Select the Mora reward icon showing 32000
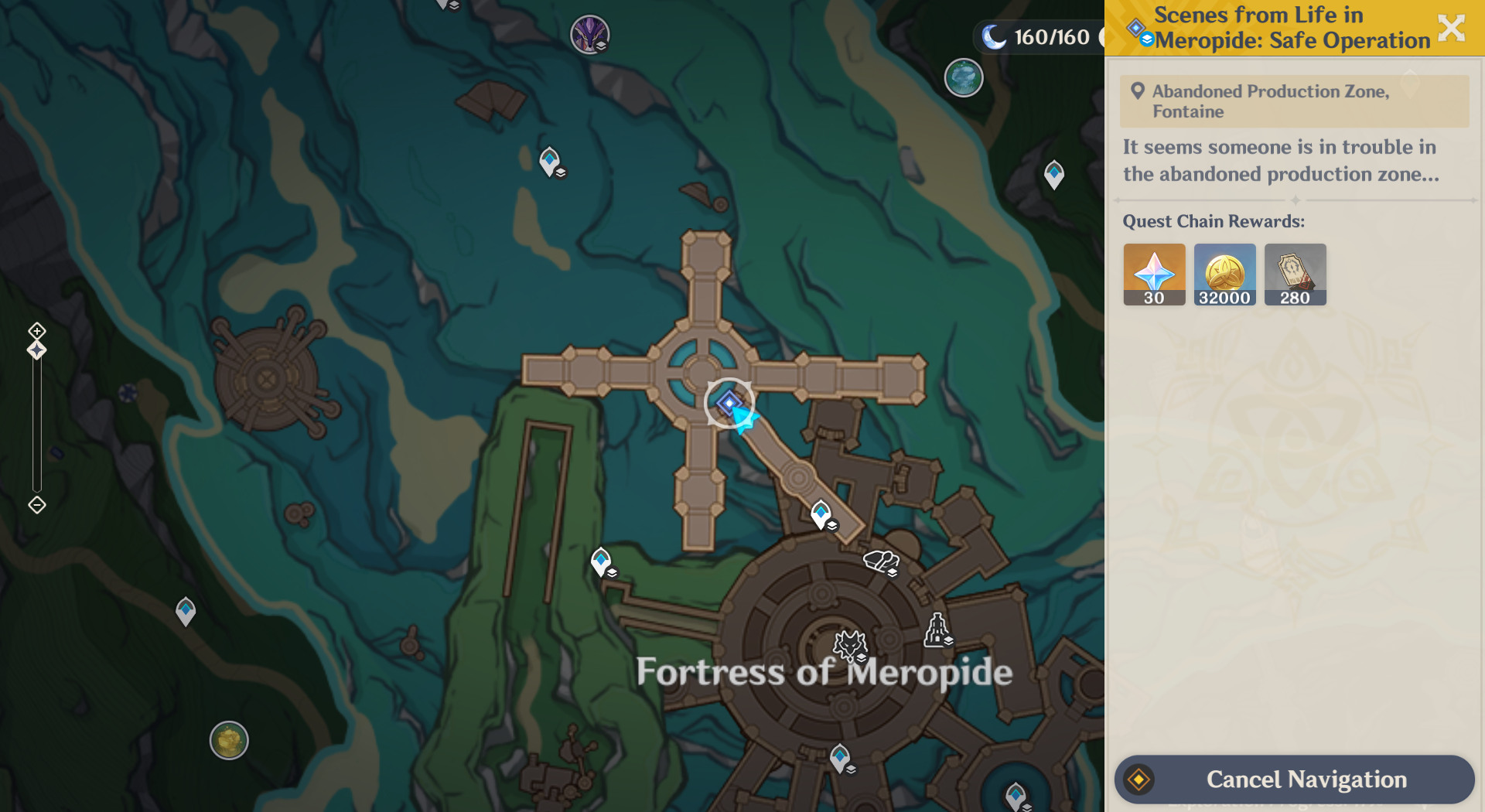The width and height of the screenshot is (1485, 812). point(1224,274)
